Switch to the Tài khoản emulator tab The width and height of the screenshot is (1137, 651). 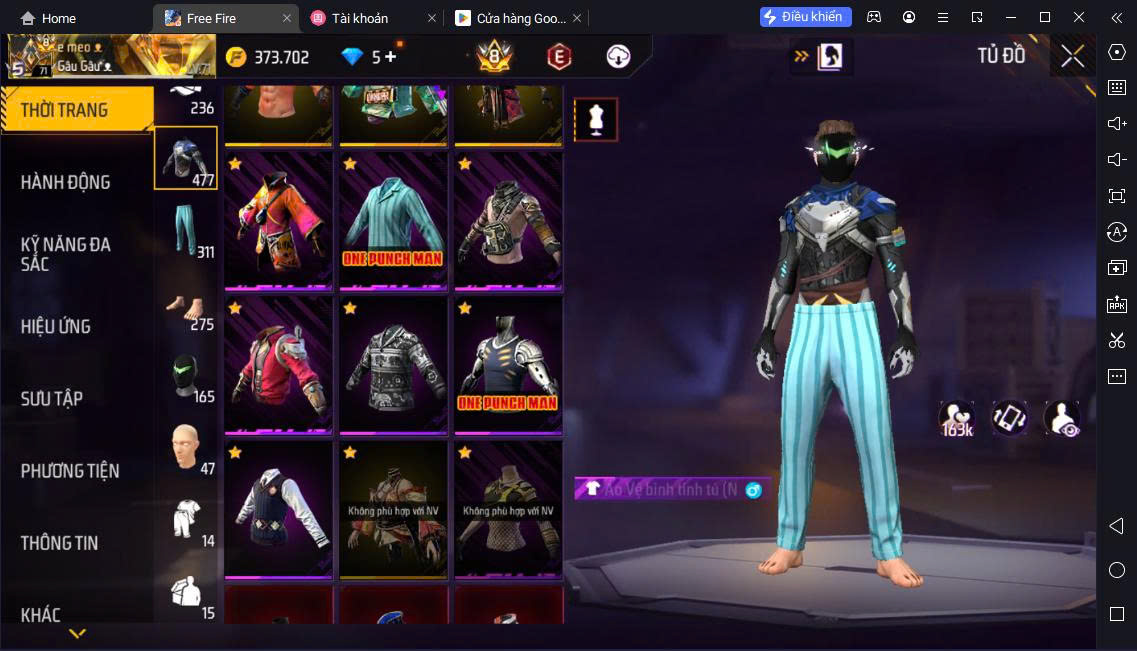(x=372, y=18)
